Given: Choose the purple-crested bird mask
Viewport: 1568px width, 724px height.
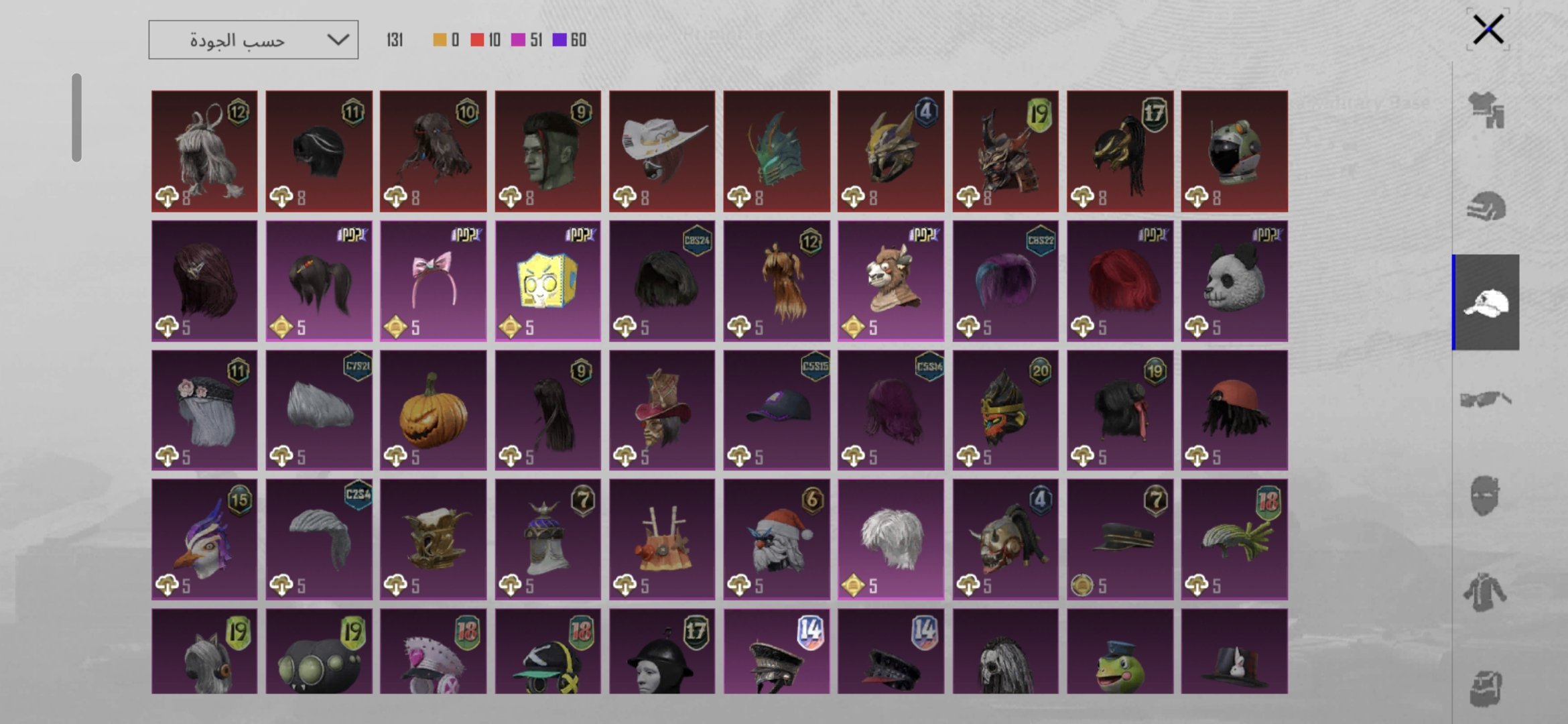Looking at the screenshot, I should click(204, 540).
